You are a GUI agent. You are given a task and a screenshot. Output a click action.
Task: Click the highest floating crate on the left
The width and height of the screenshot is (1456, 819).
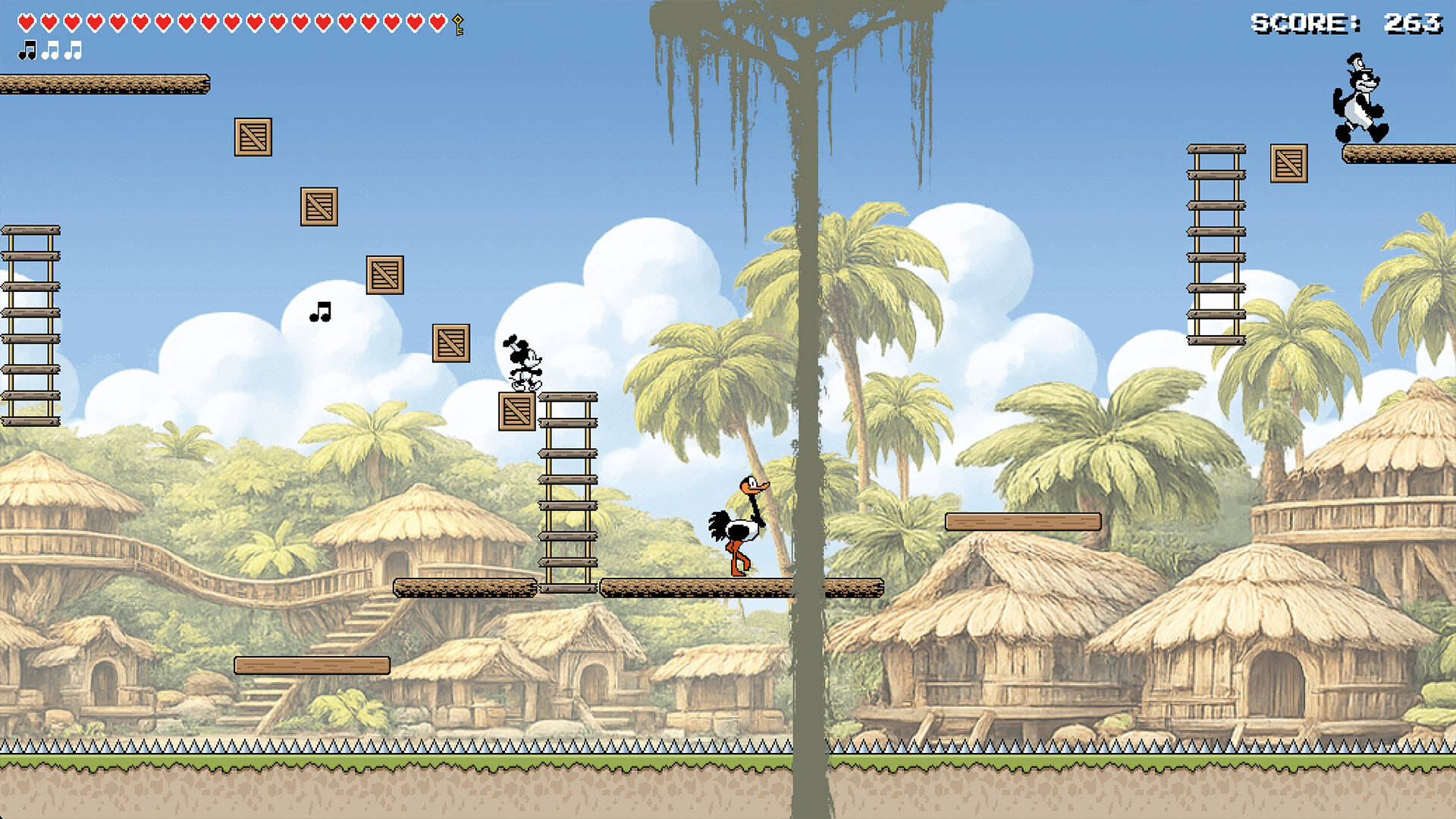tap(253, 138)
